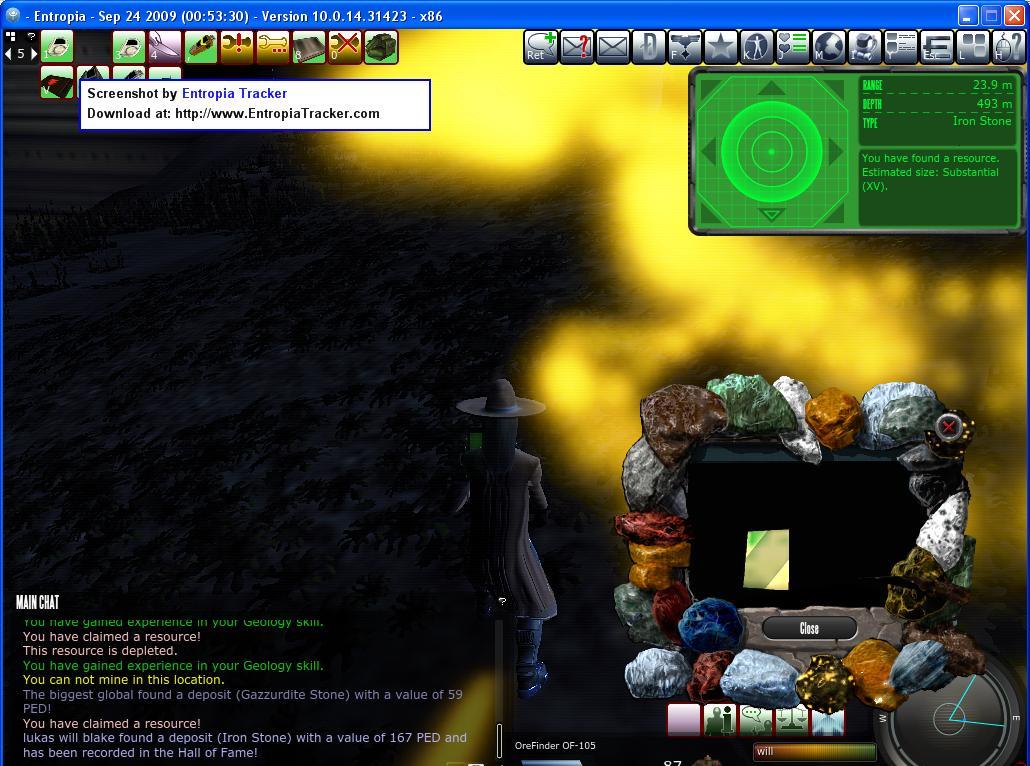Screen dimensions: 1030x766
Task: Open the human figure K panel
Action: tap(756, 46)
